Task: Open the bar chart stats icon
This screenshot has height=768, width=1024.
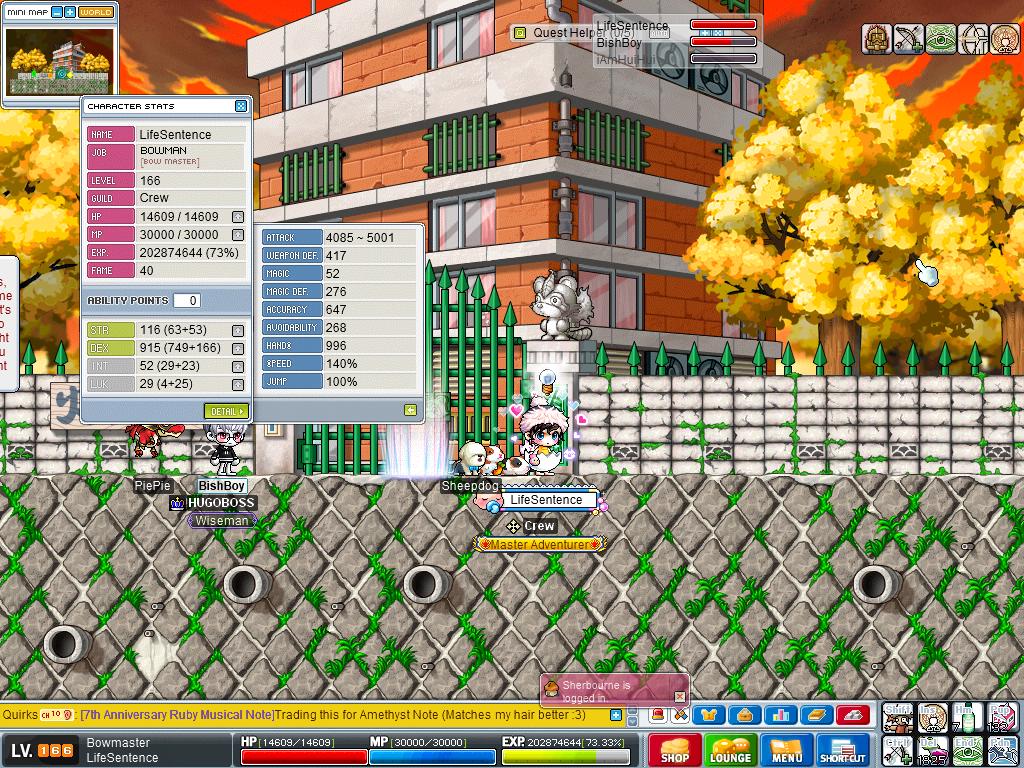Action: tap(780, 715)
